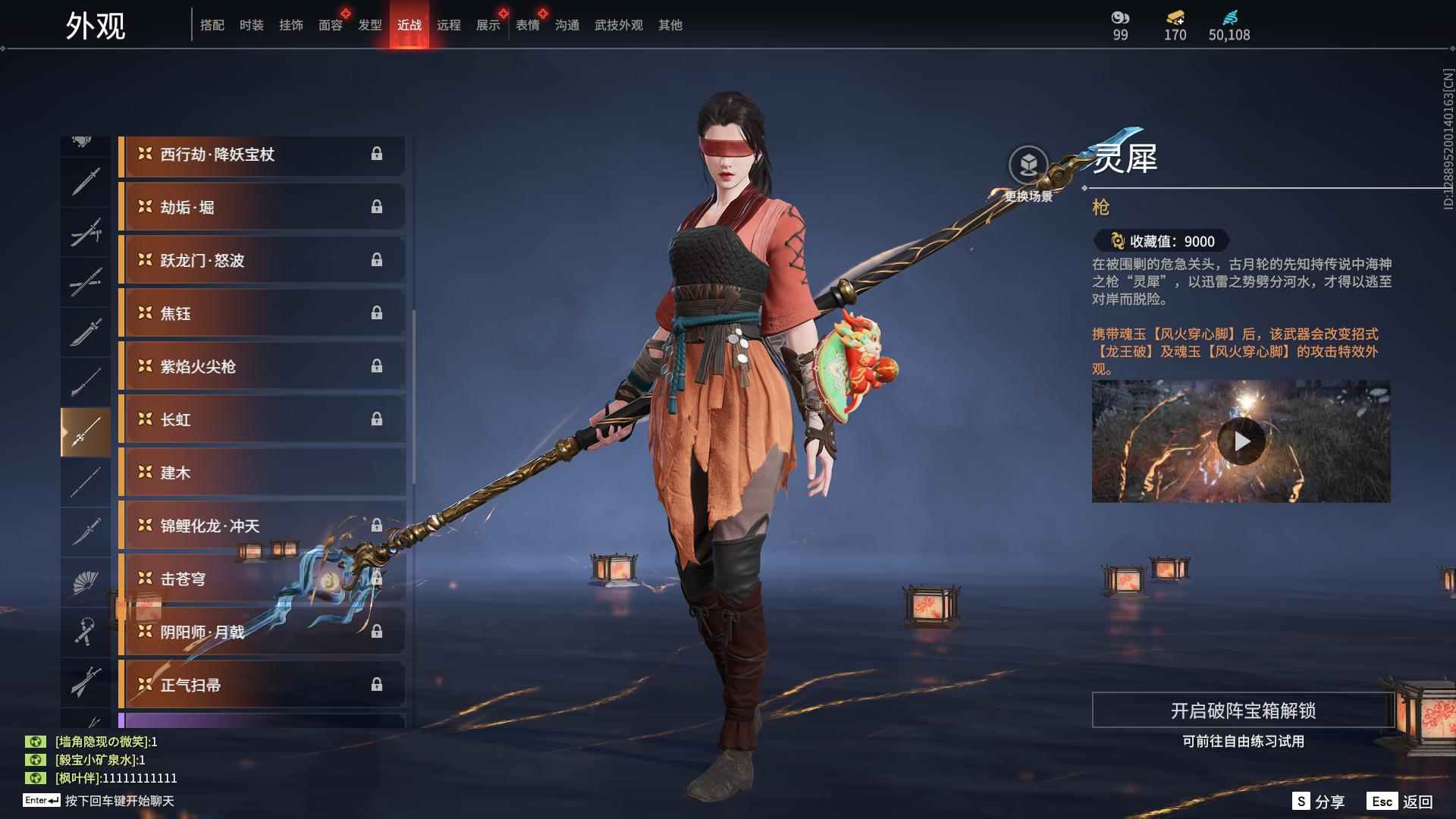1456x819 pixels.
Task: Select the 发型 tab
Action: [x=369, y=25]
